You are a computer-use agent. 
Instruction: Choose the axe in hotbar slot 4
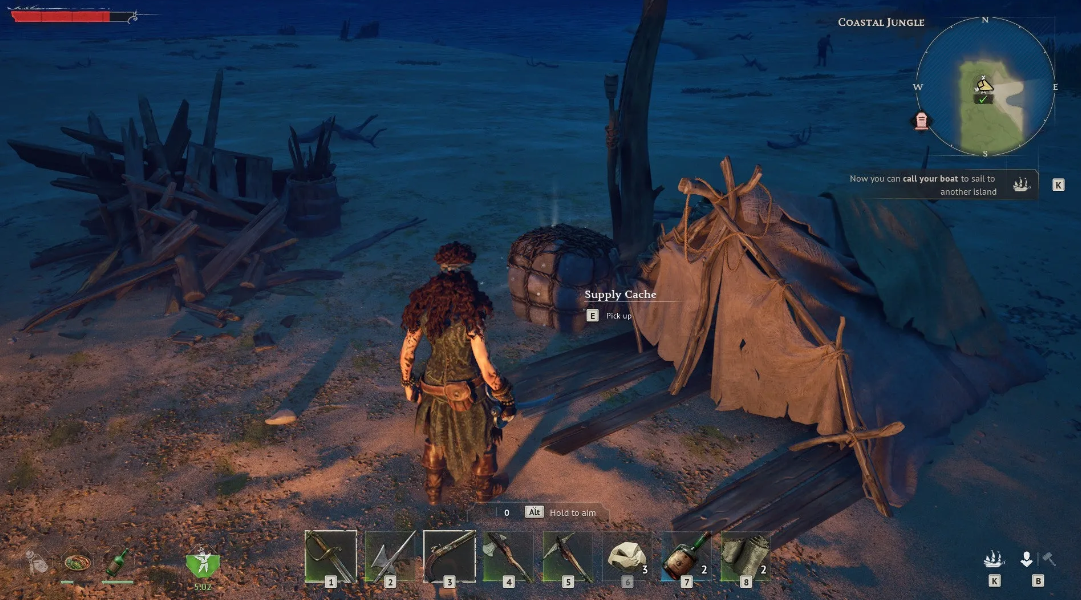[508, 555]
